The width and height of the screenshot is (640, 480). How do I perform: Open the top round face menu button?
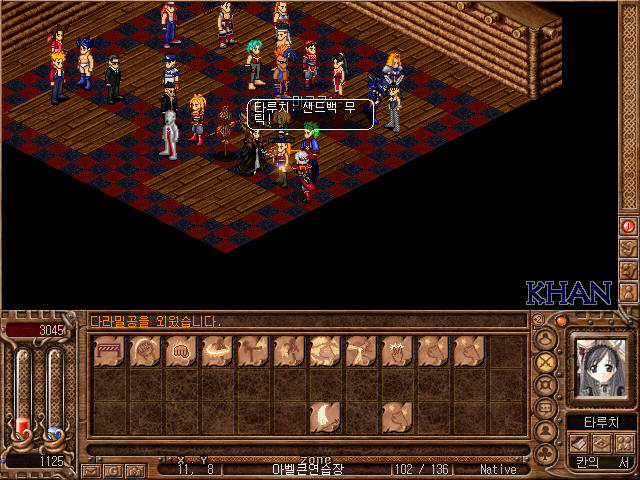click(546, 337)
